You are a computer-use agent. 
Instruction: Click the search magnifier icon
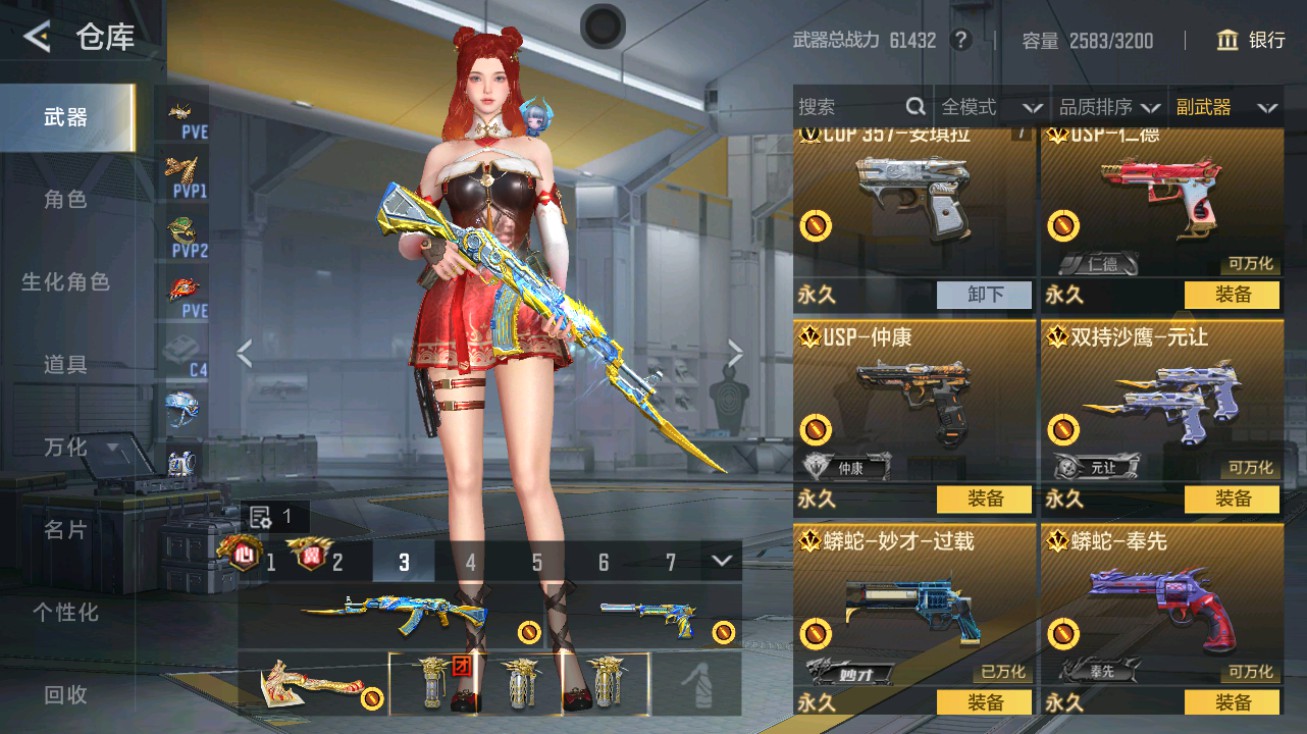click(x=915, y=106)
